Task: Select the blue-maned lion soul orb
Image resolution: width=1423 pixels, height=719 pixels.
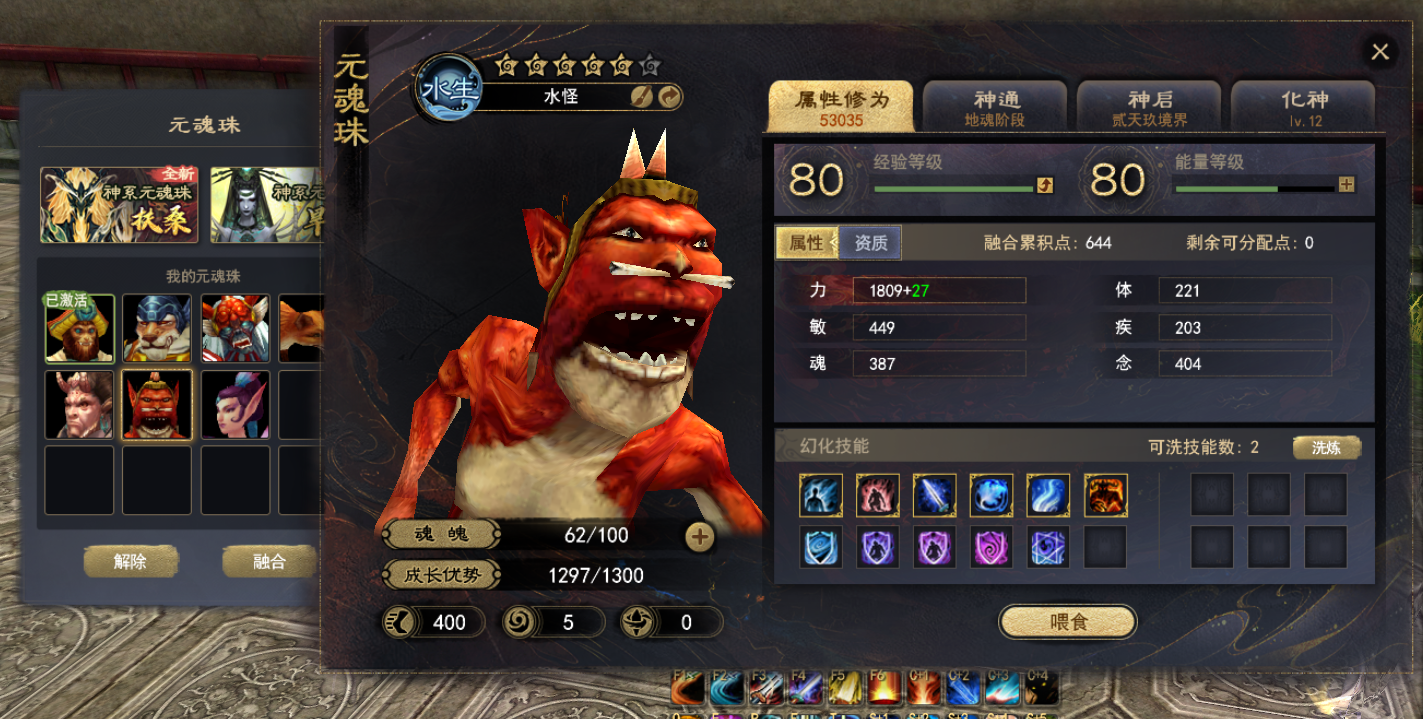Action: tap(158, 328)
